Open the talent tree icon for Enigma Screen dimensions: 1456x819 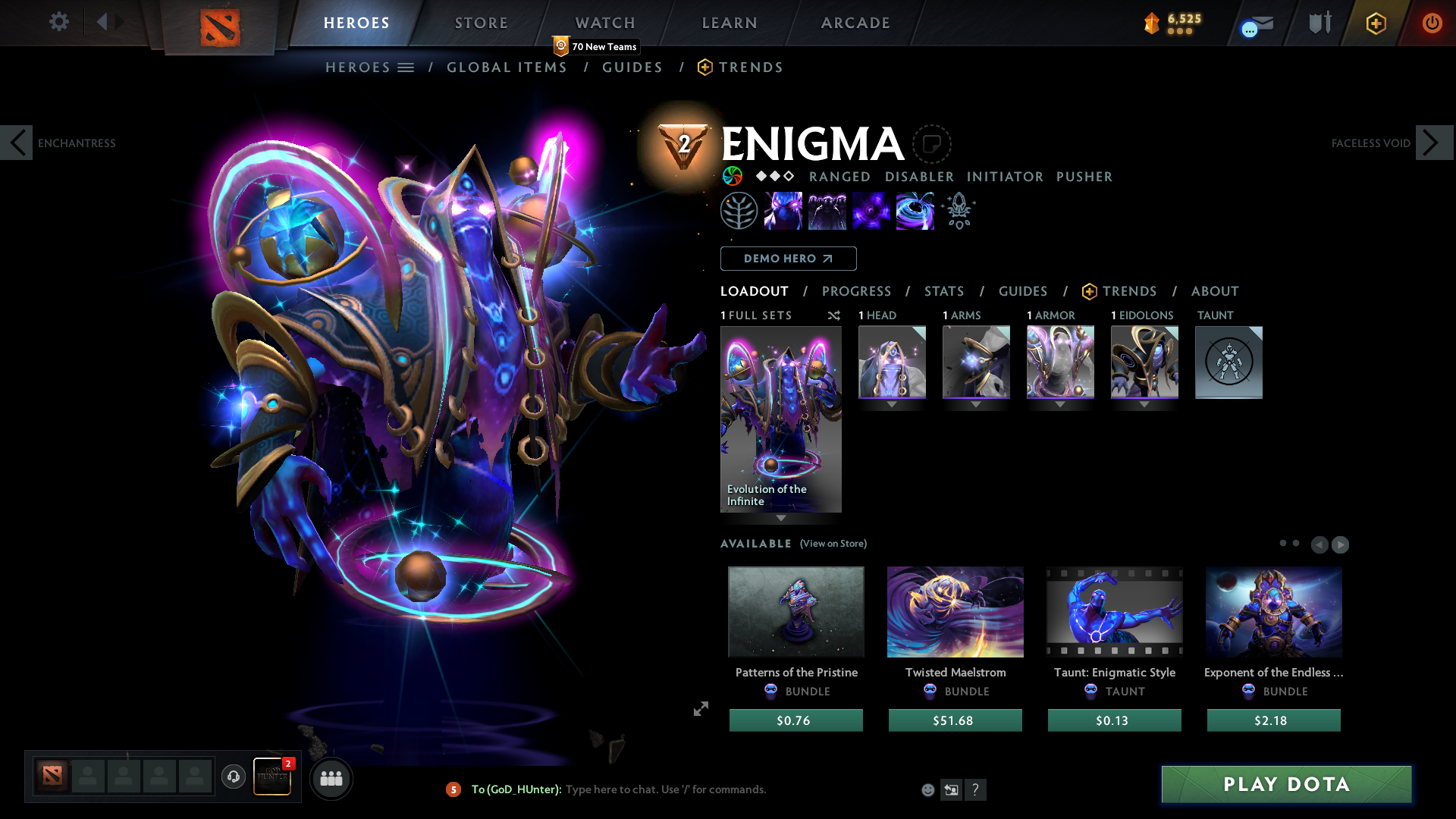(x=739, y=211)
